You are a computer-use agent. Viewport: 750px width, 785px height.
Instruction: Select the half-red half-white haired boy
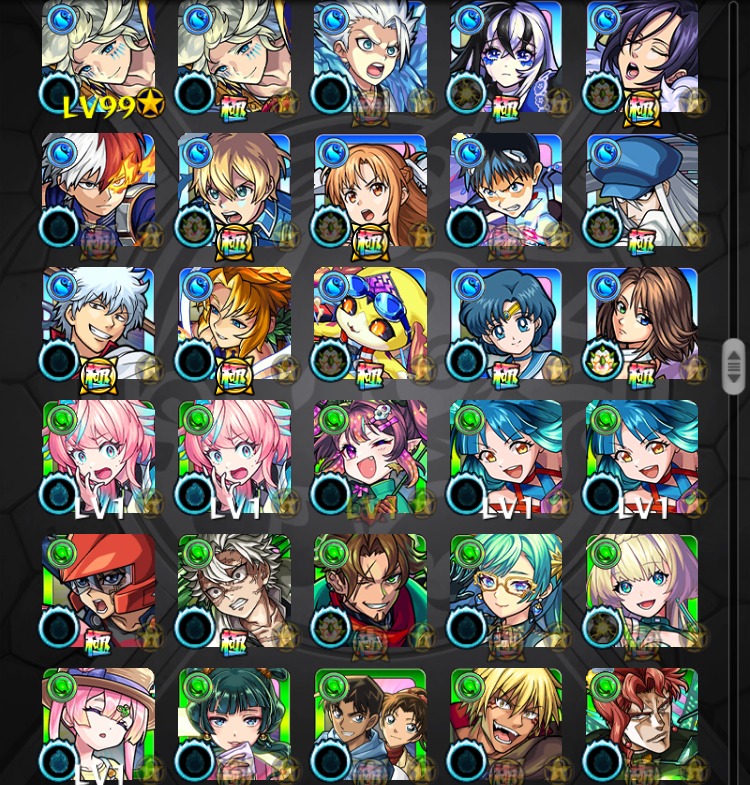[98, 190]
